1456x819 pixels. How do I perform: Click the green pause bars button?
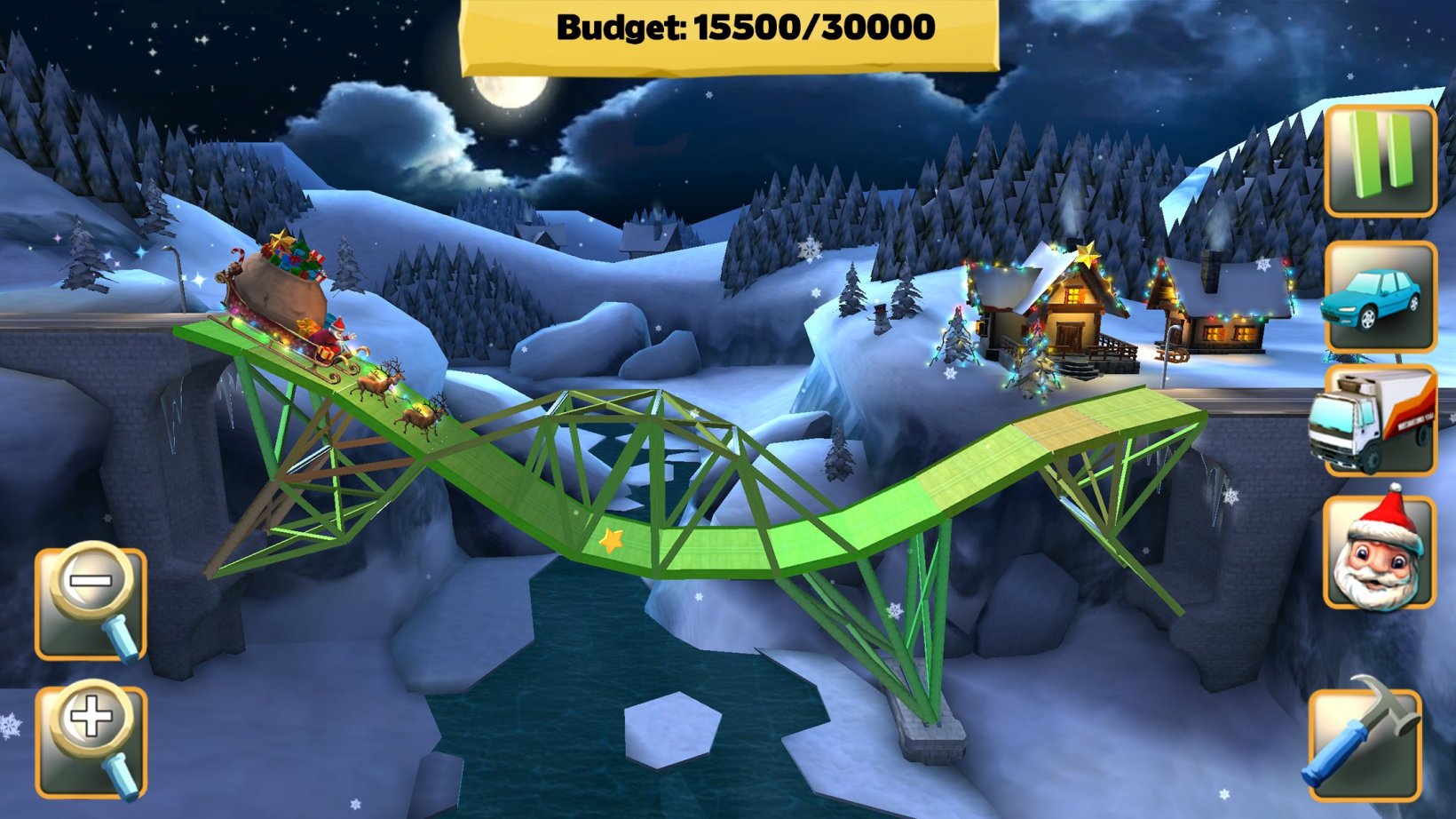tap(1381, 162)
